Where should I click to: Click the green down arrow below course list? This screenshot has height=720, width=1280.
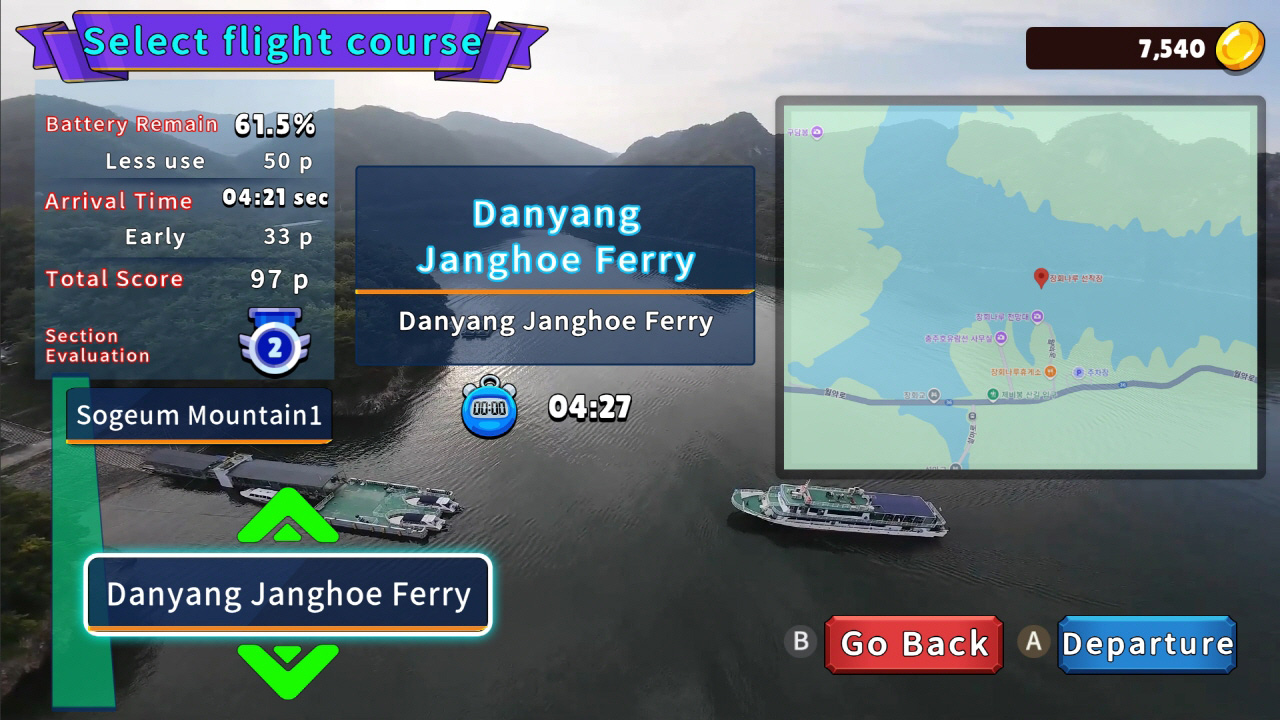288,669
